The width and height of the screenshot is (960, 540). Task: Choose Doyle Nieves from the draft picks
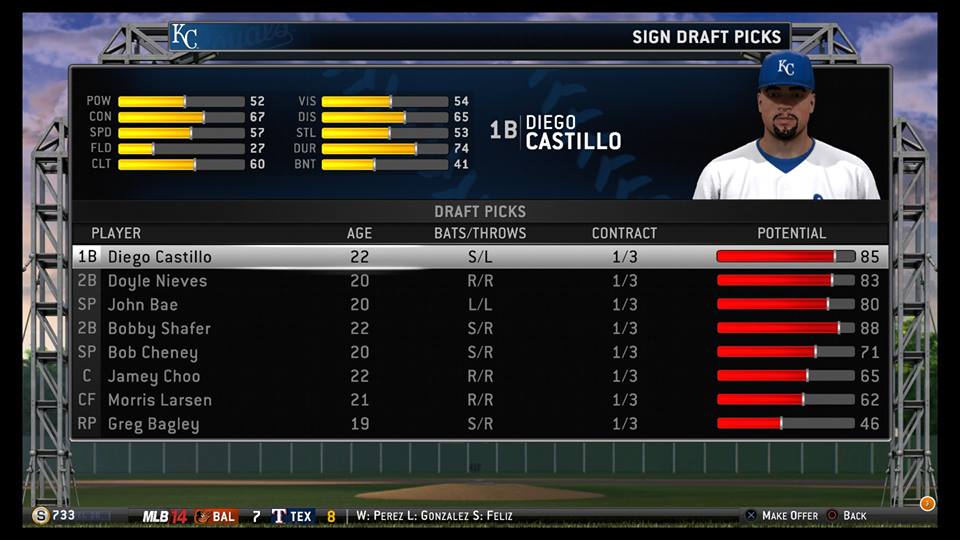coord(157,281)
